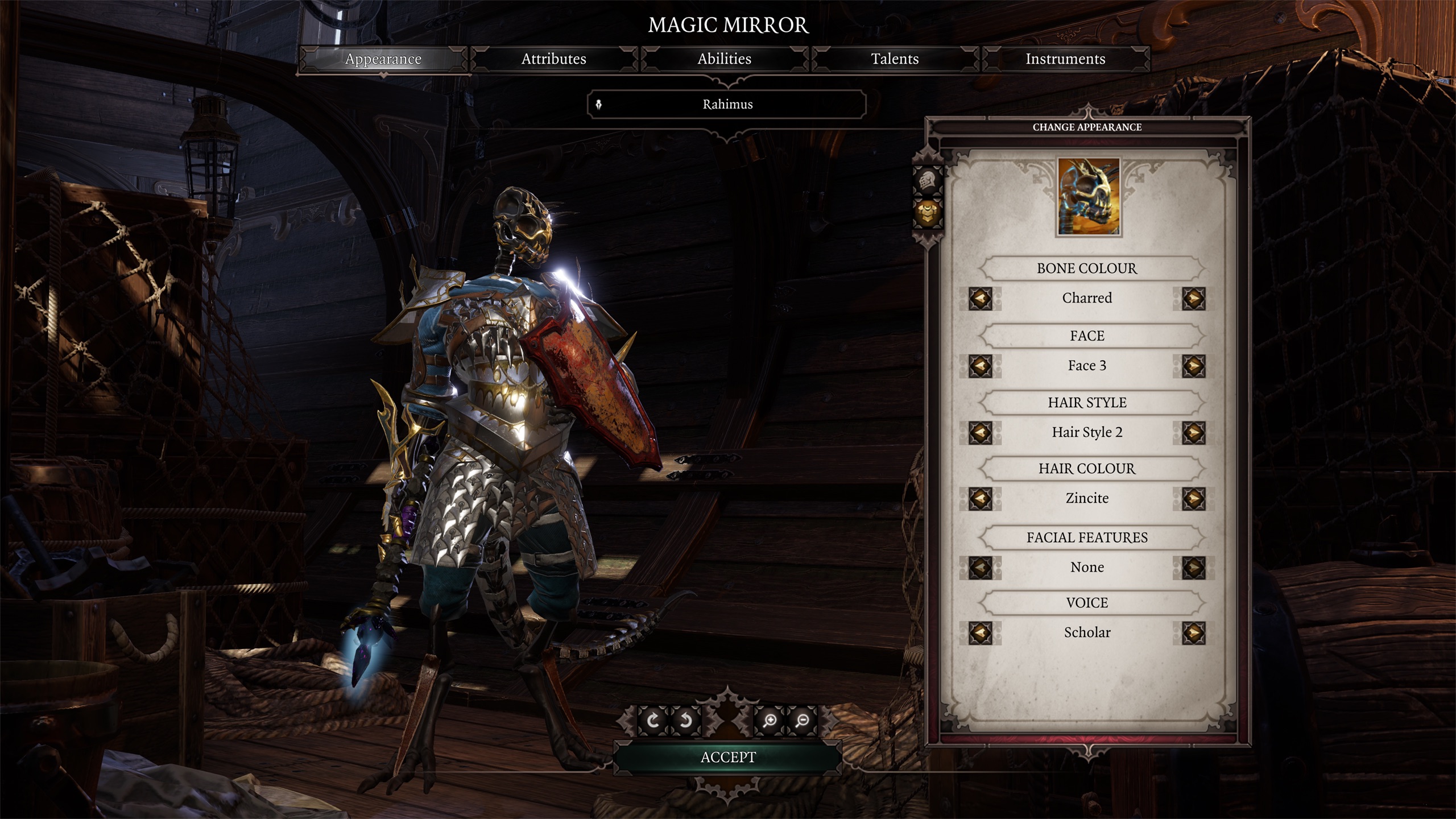Switch to previous Hair Colour
The width and height of the screenshot is (1456, 819).
pos(980,499)
